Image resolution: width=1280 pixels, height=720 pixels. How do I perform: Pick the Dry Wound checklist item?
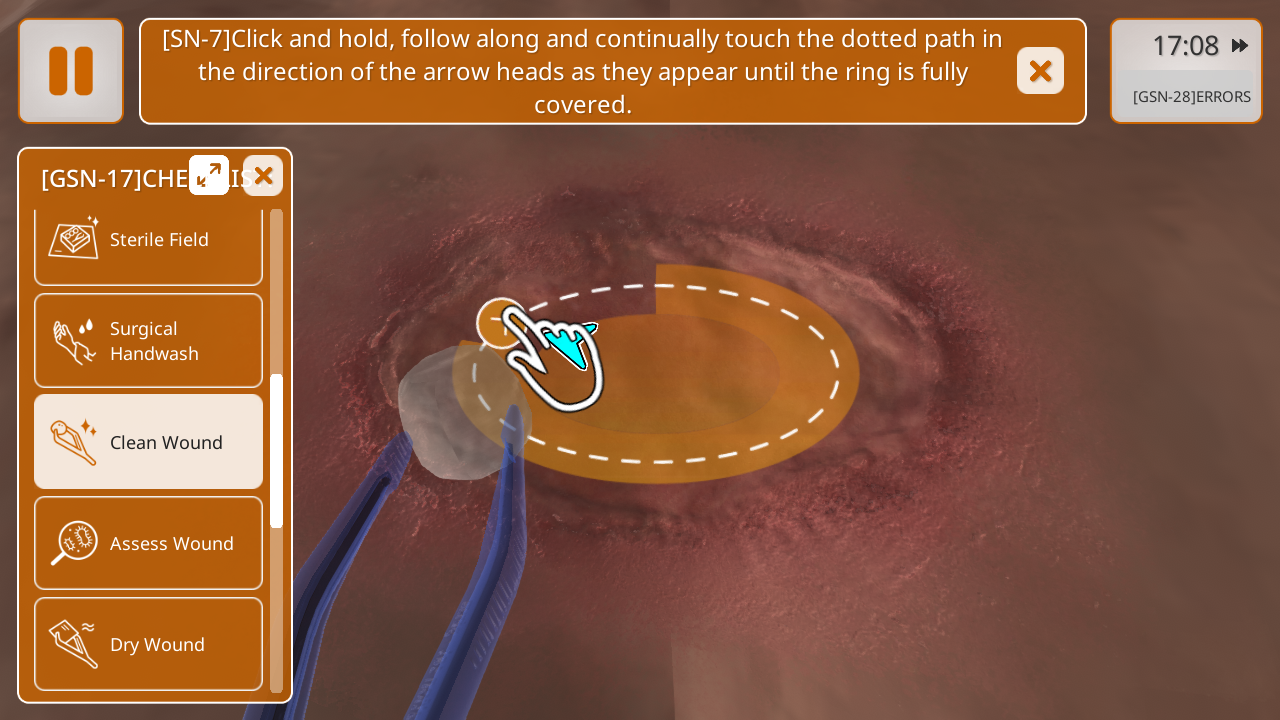[148, 644]
